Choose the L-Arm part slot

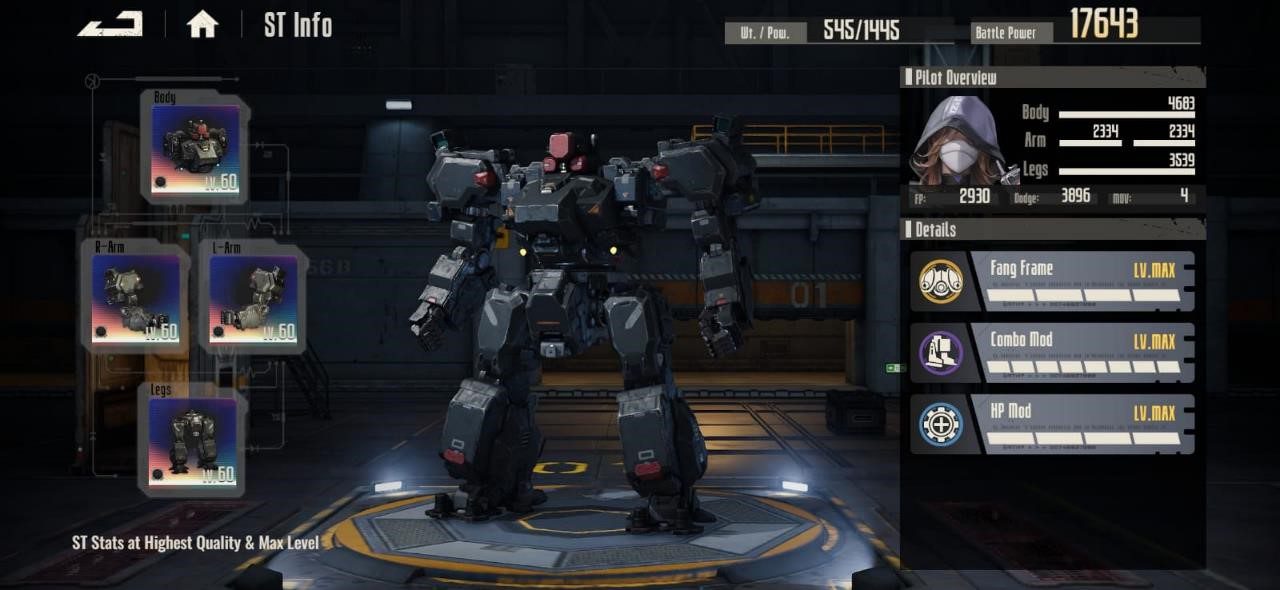253,298
